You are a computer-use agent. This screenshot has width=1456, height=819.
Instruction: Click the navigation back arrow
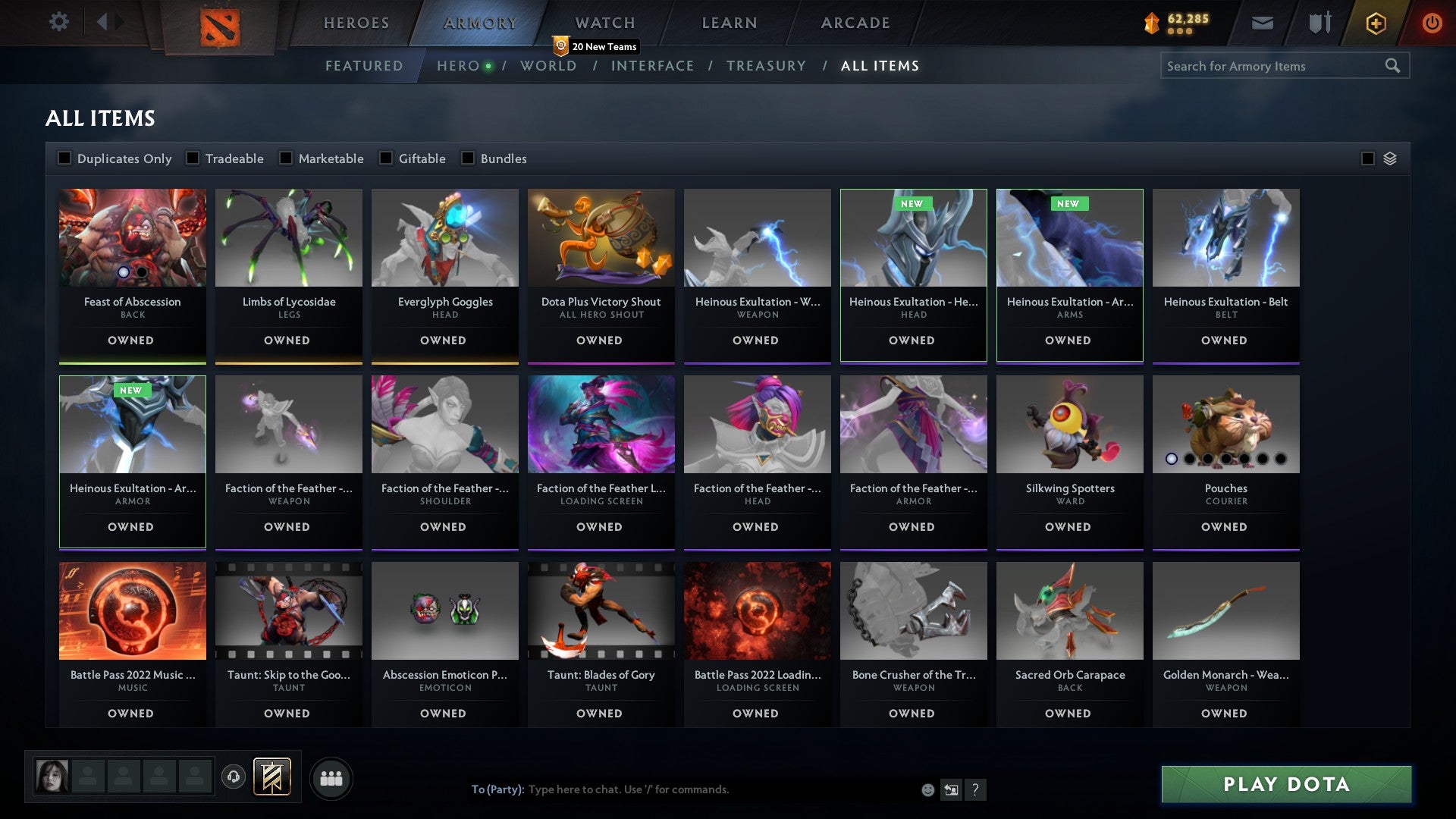pos(104,22)
